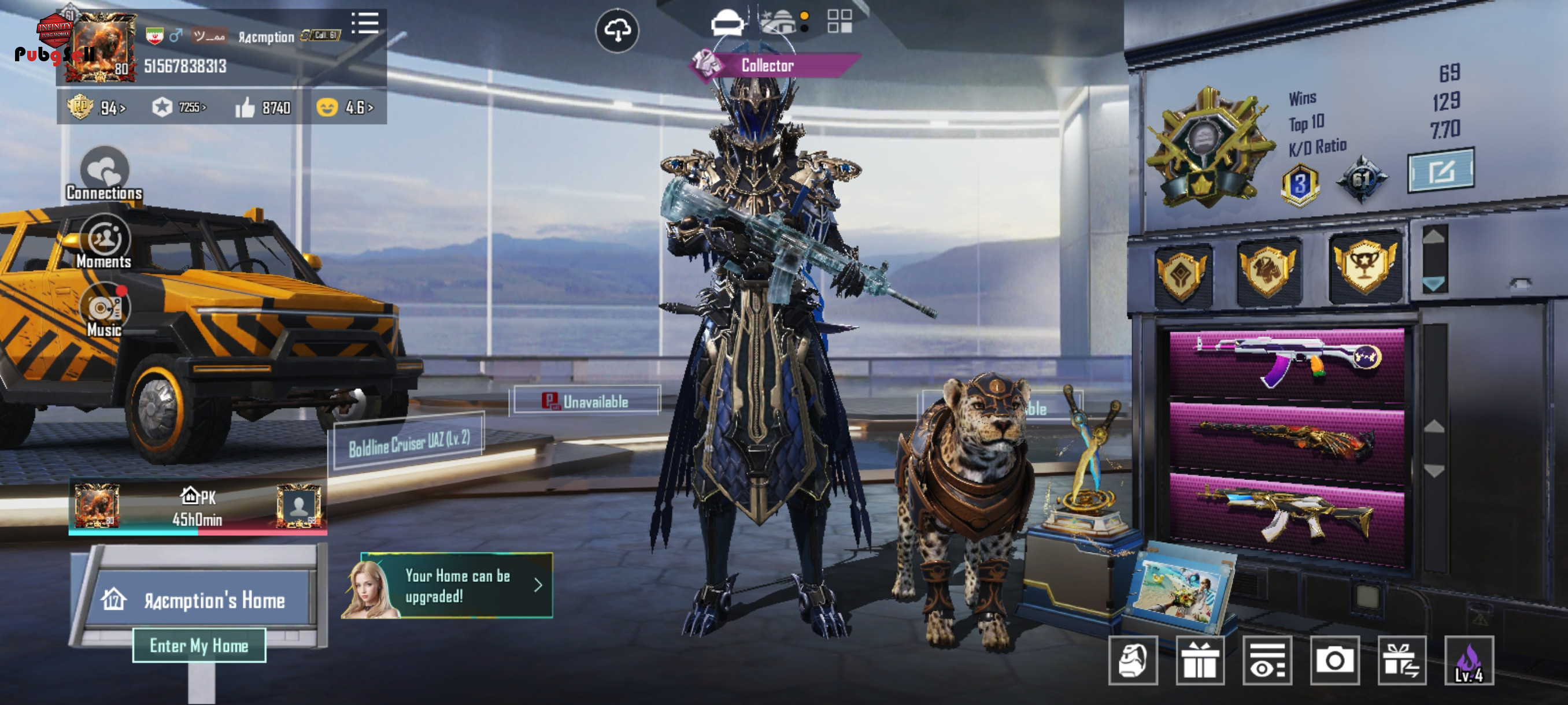The width and height of the screenshot is (1568, 705).
Task: Open the Home PK 45h0min panel
Action: pyautogui.click(x=197, y=507)
